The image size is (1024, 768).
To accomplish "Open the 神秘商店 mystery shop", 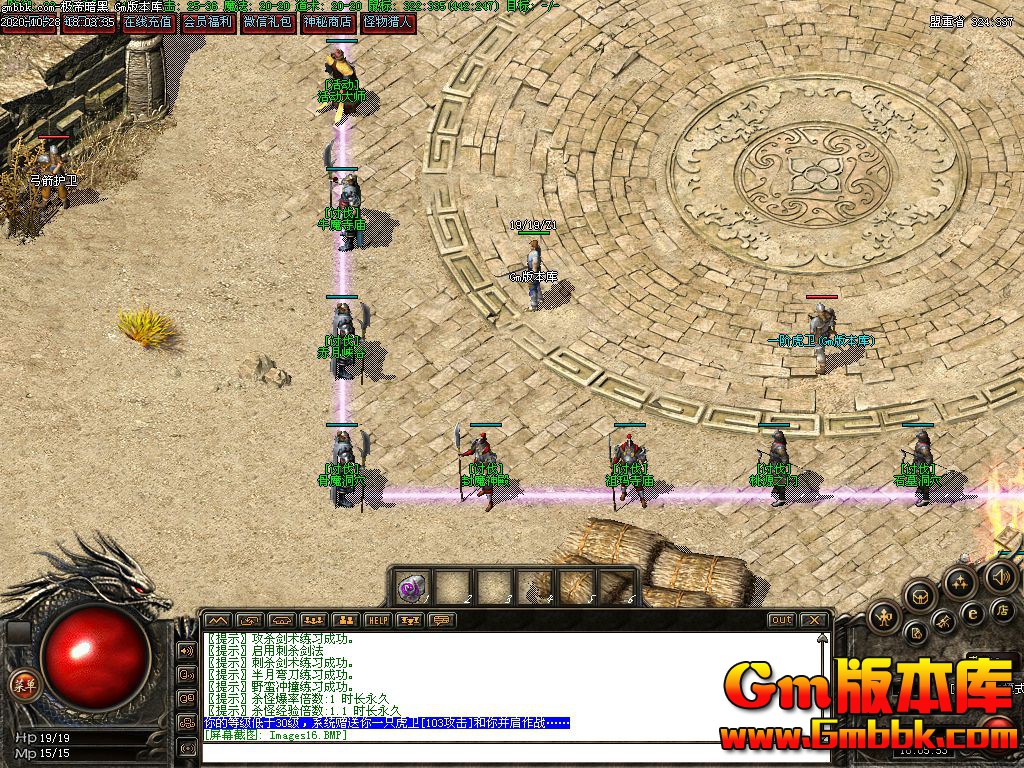I will click(x=328, y=22).
